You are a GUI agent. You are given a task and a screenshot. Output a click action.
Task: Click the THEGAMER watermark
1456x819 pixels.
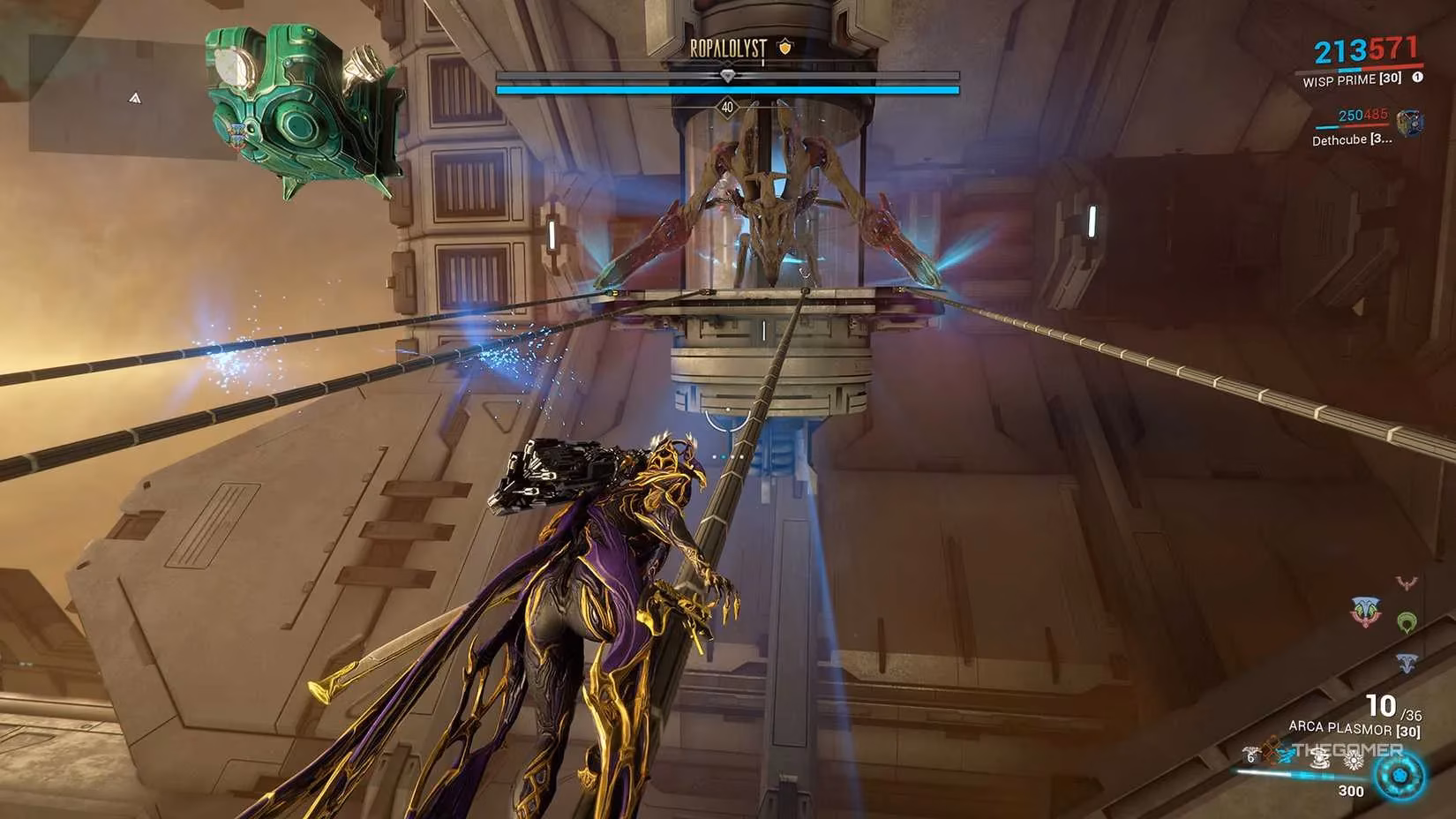pyautogui.click(x=1348, y=751)
